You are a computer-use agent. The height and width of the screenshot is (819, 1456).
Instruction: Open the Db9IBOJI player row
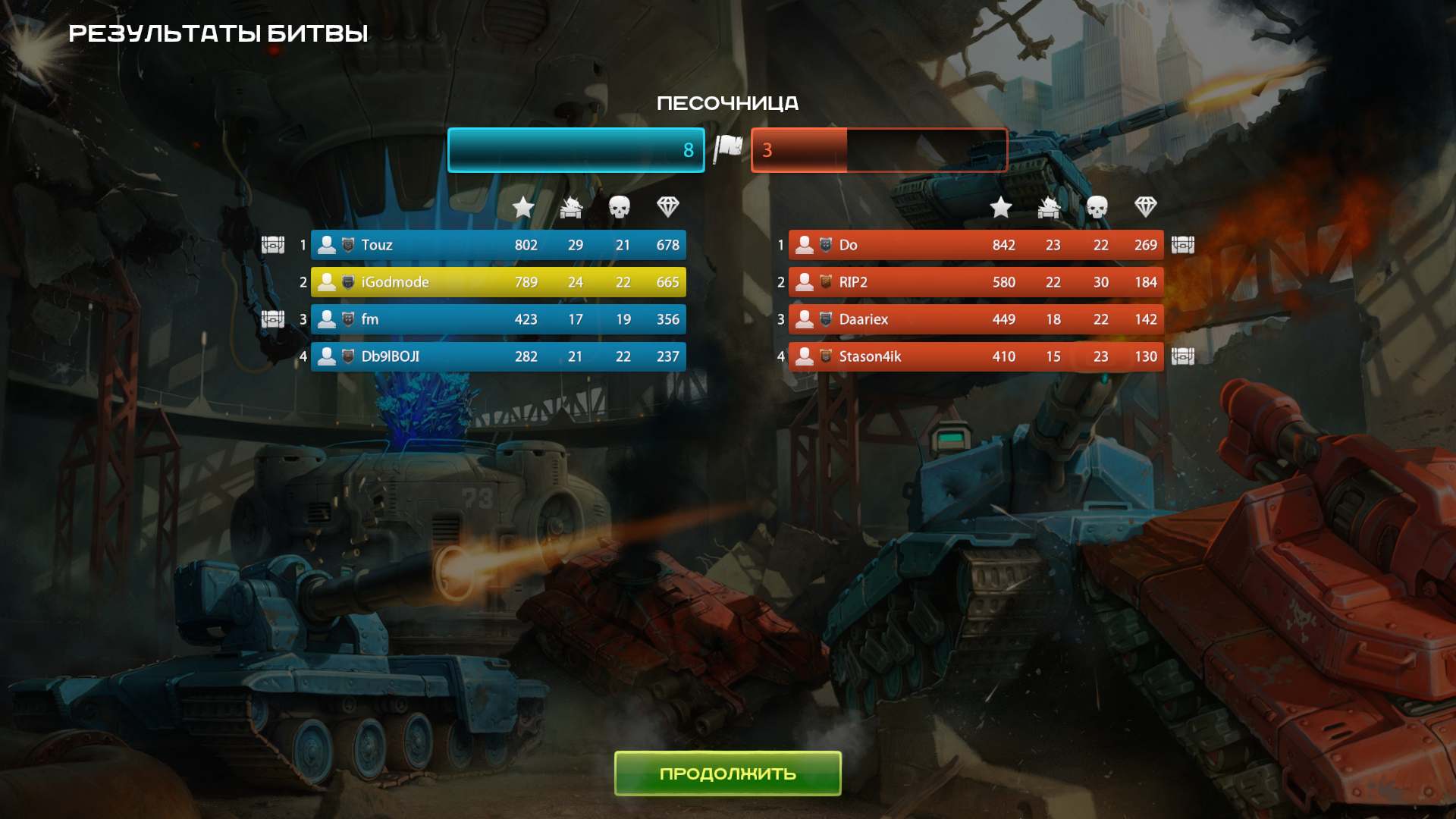[498, 356]
